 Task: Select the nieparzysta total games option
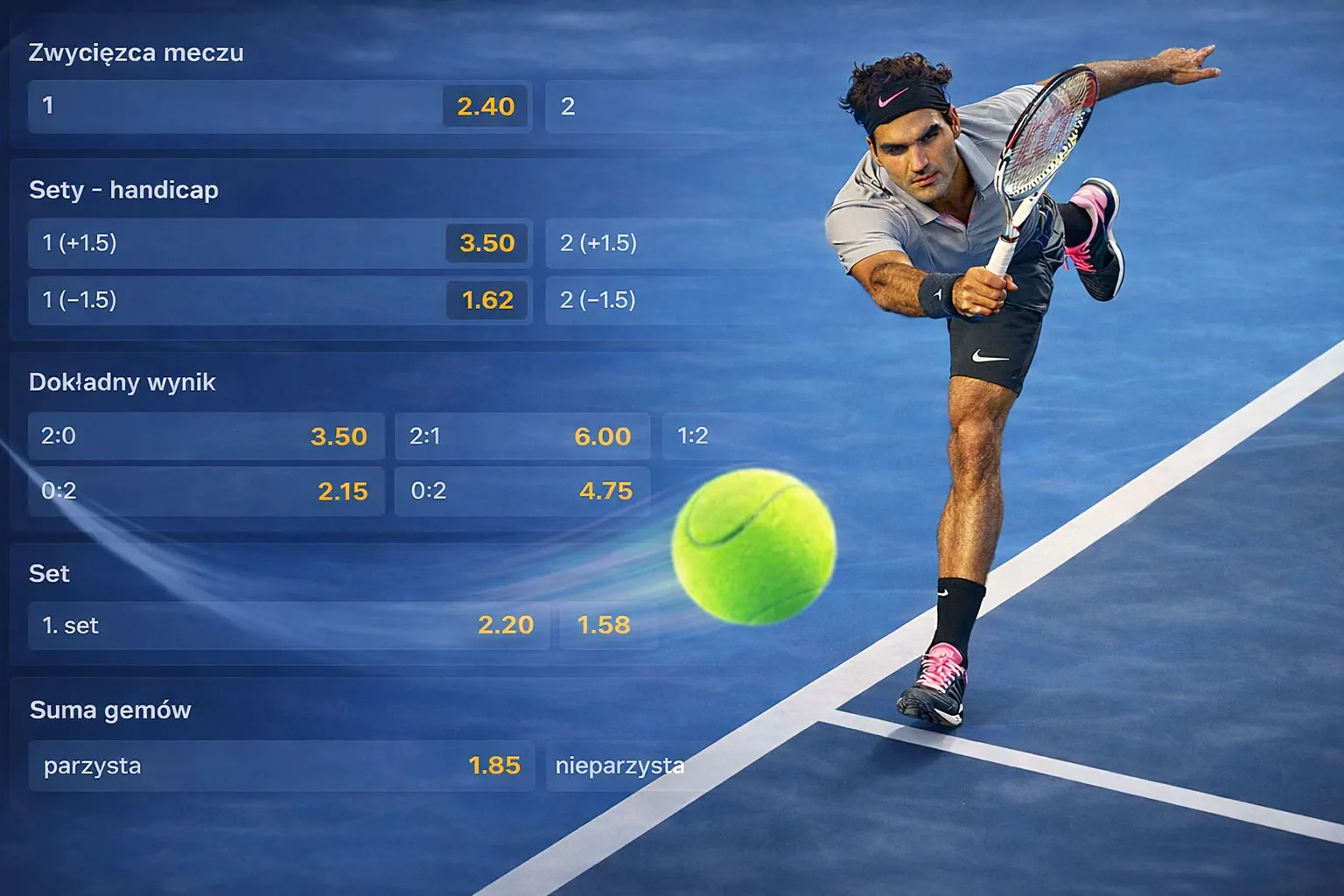[619, 766]
